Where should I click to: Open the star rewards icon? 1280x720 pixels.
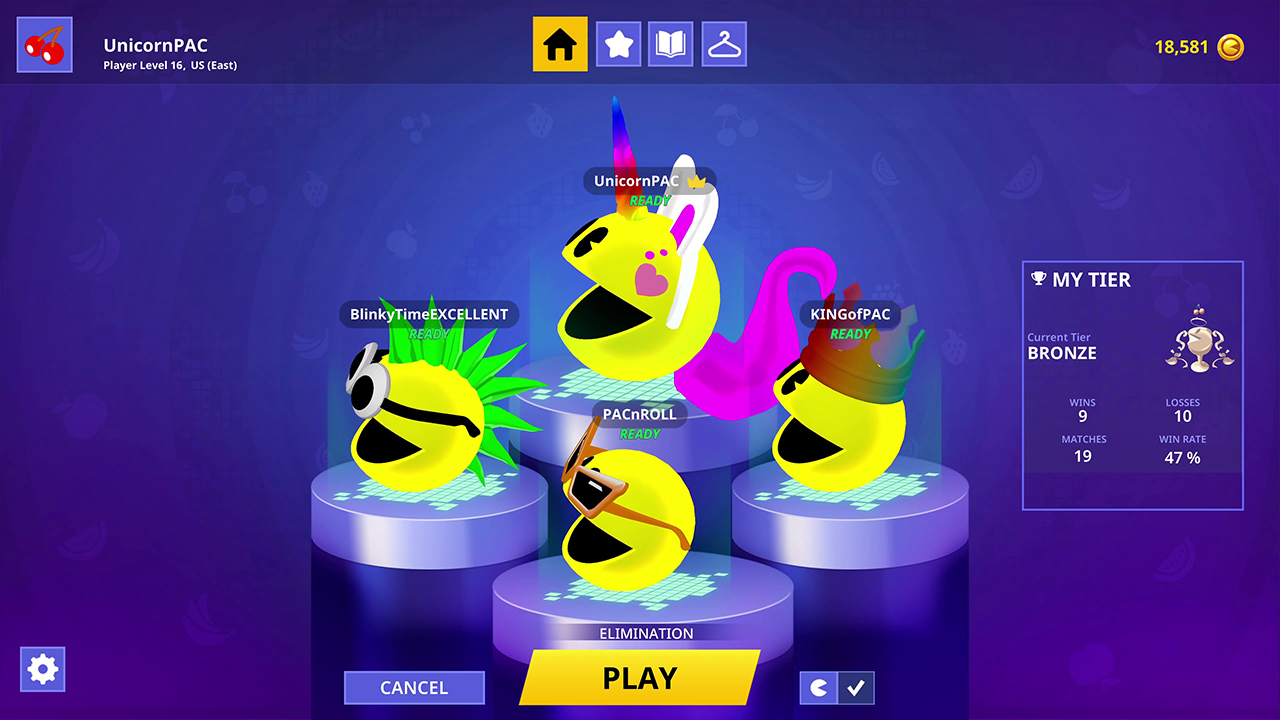point(618,44)
